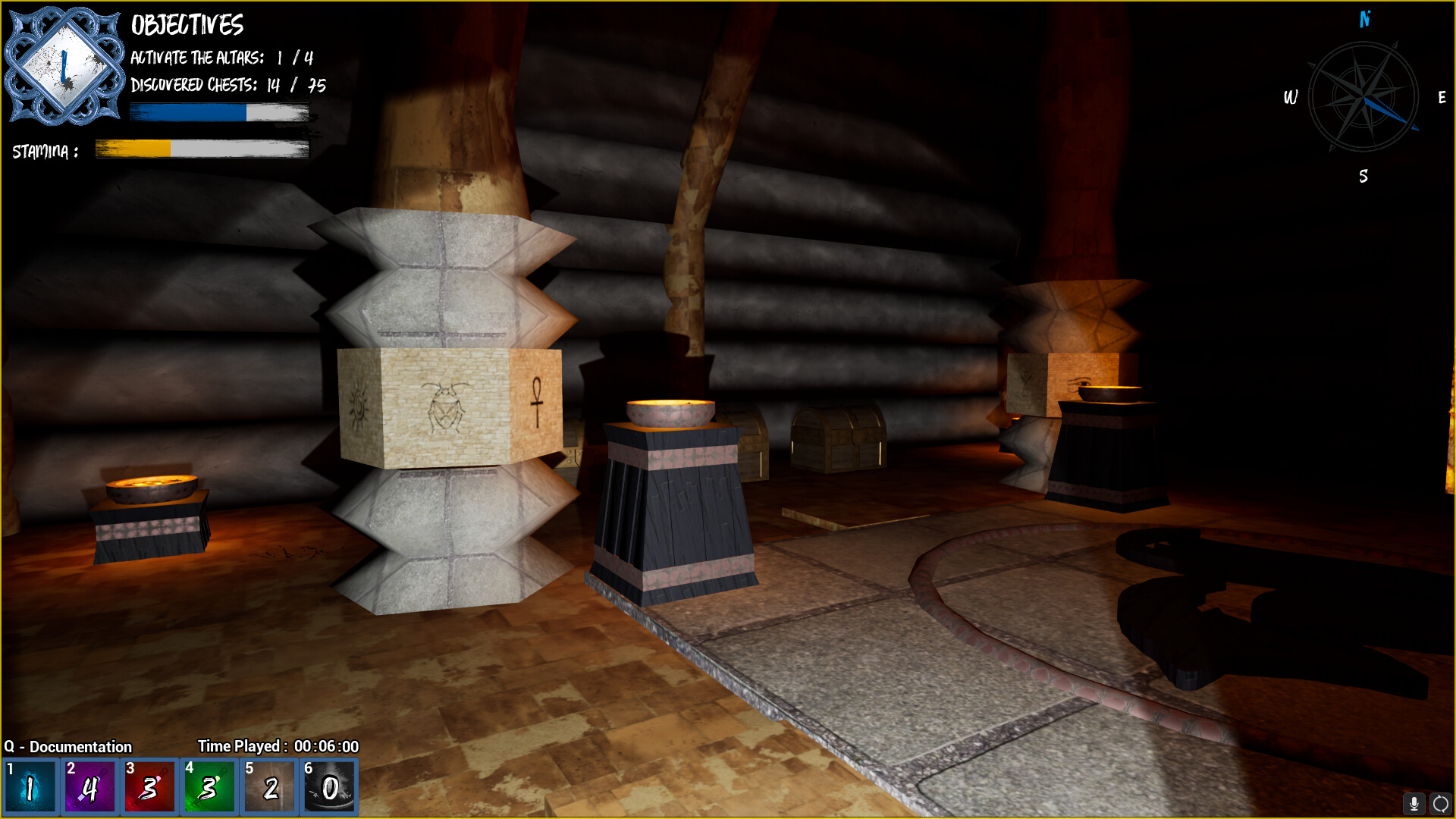Viewport: 1456px width, 819px height.
Task: Select the purple dagger in hotbar slot 2
Action: [x=89, y=786]
